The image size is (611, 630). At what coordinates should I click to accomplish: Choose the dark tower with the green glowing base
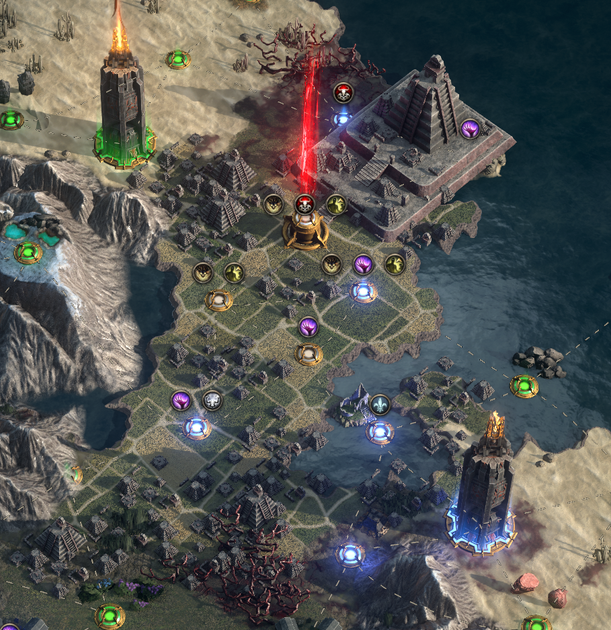pos(124,103)
